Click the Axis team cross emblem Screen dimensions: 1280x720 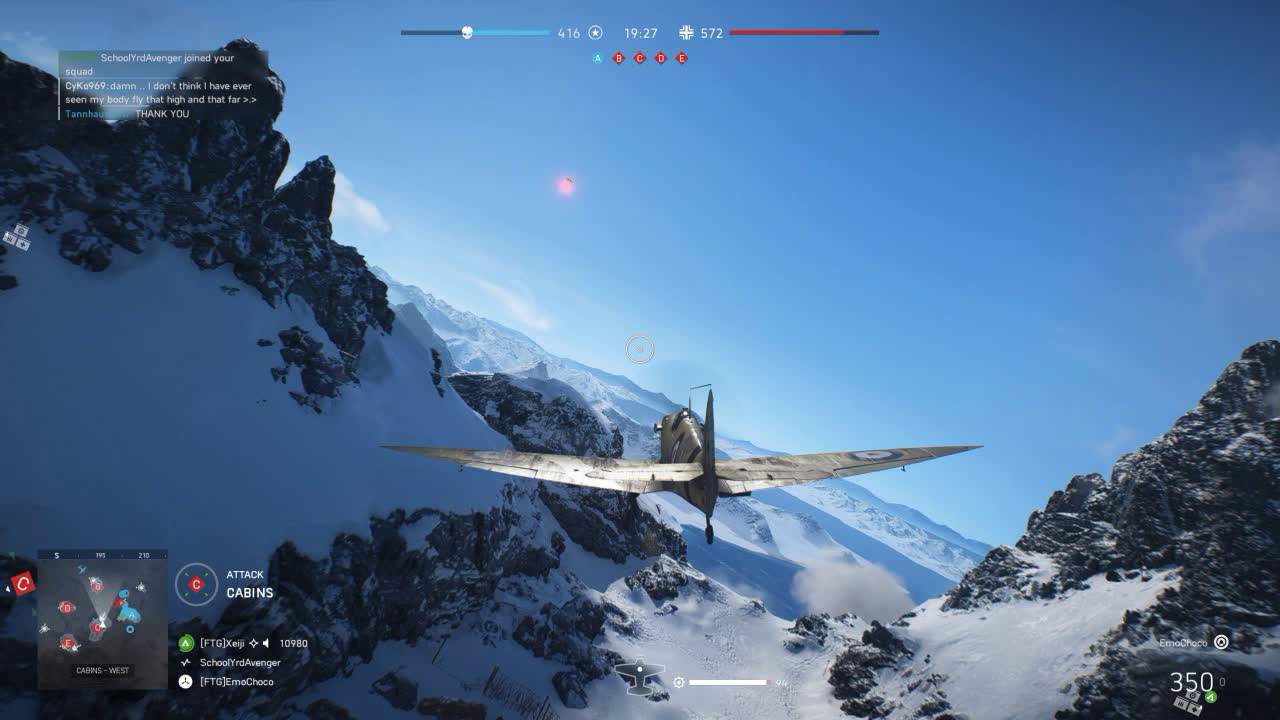coord(686,33)
